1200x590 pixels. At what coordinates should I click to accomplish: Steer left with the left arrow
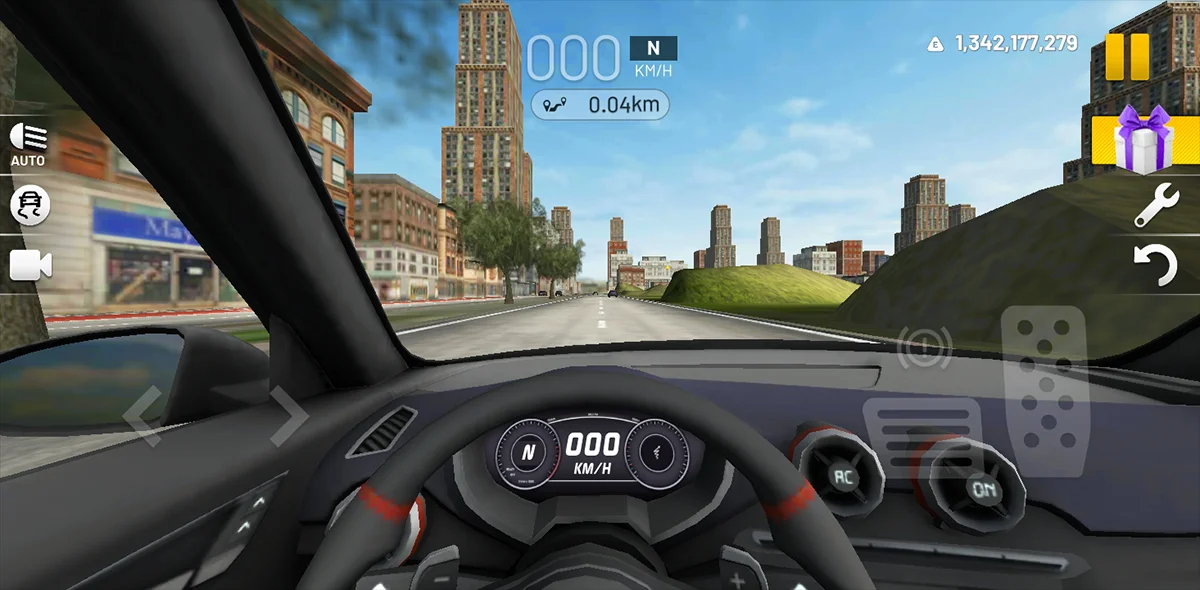[x=143, y=416]
